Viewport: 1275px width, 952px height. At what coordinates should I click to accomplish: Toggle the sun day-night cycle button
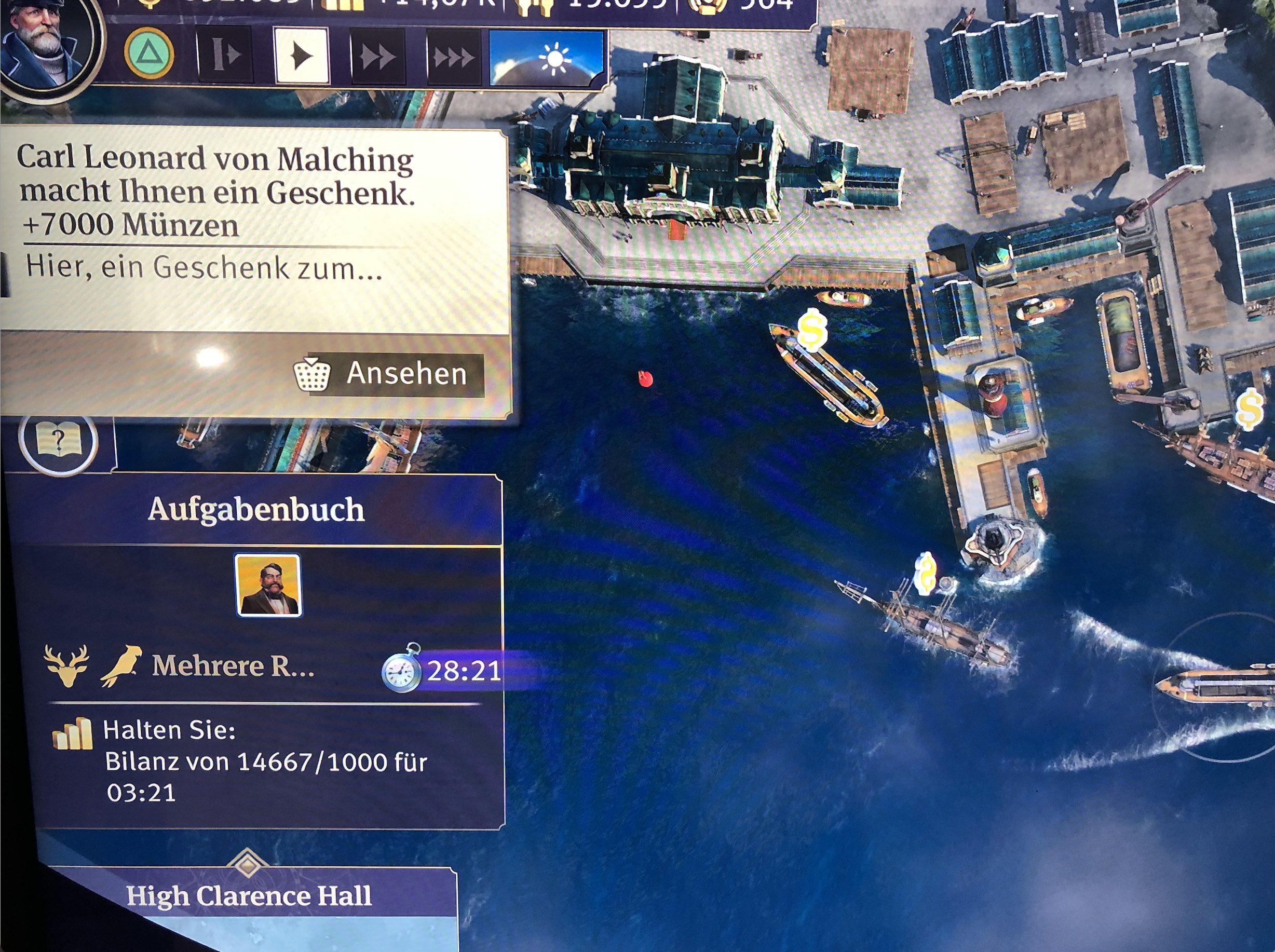point(548,58)
